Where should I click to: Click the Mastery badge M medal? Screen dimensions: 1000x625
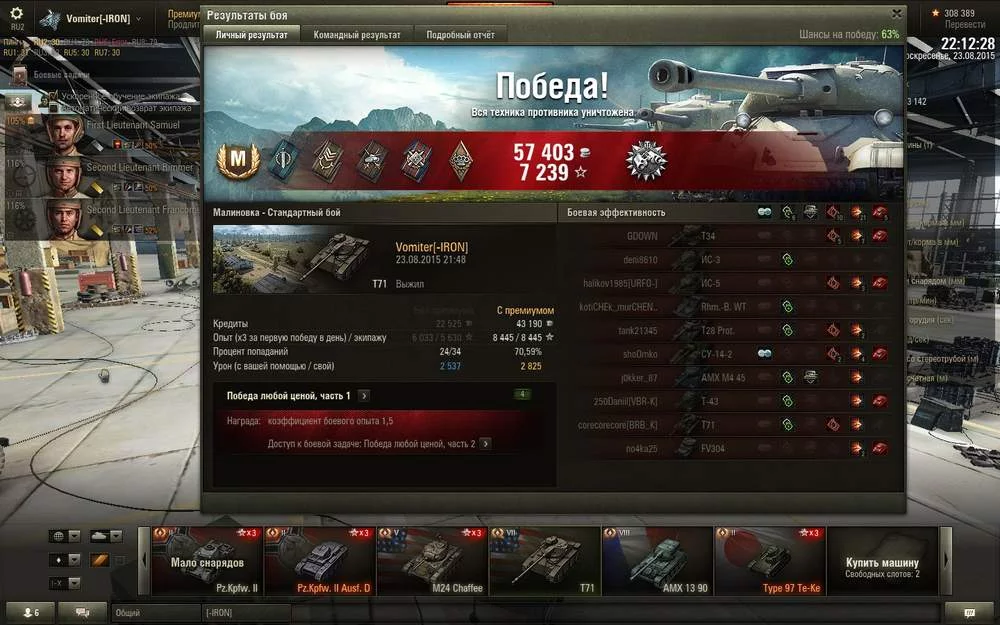(x=238, y=160)
